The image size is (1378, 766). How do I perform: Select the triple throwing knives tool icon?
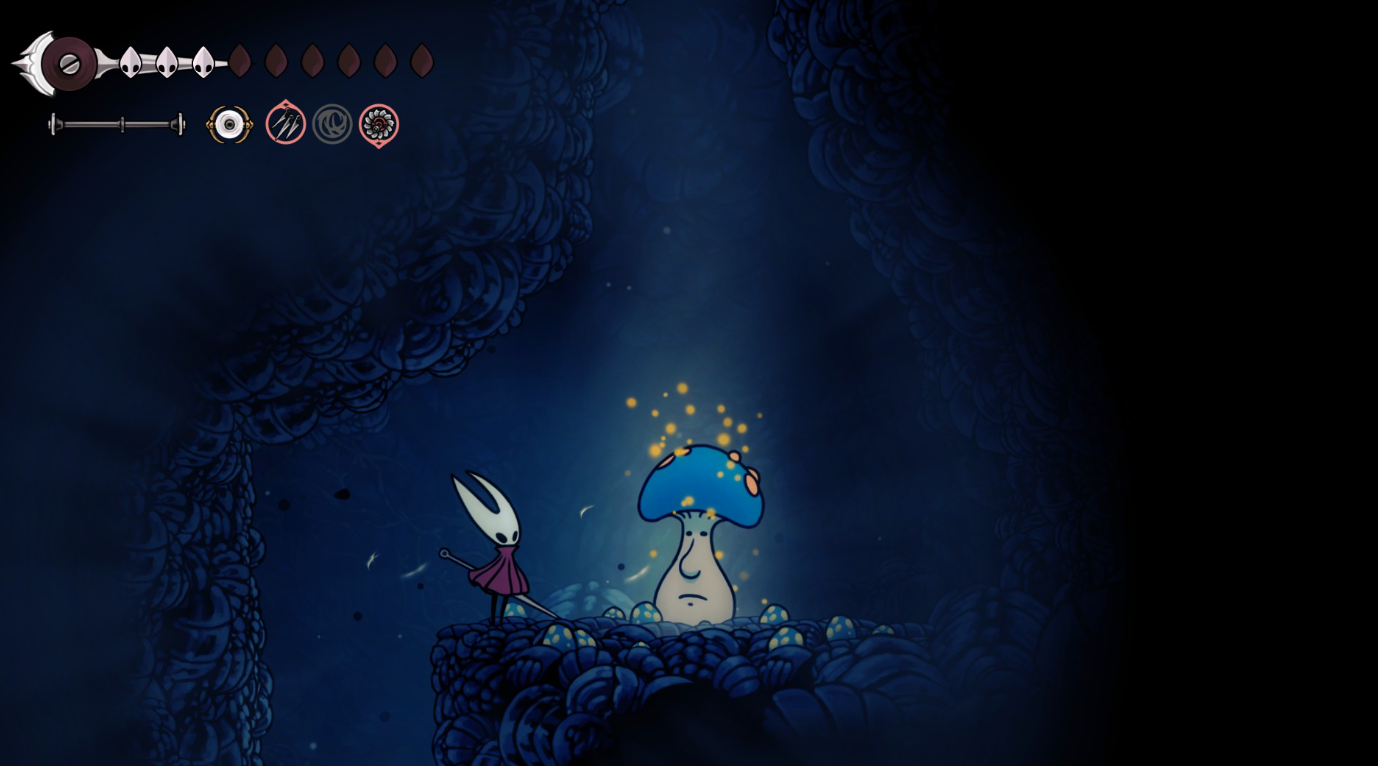(x=285, y=124)
